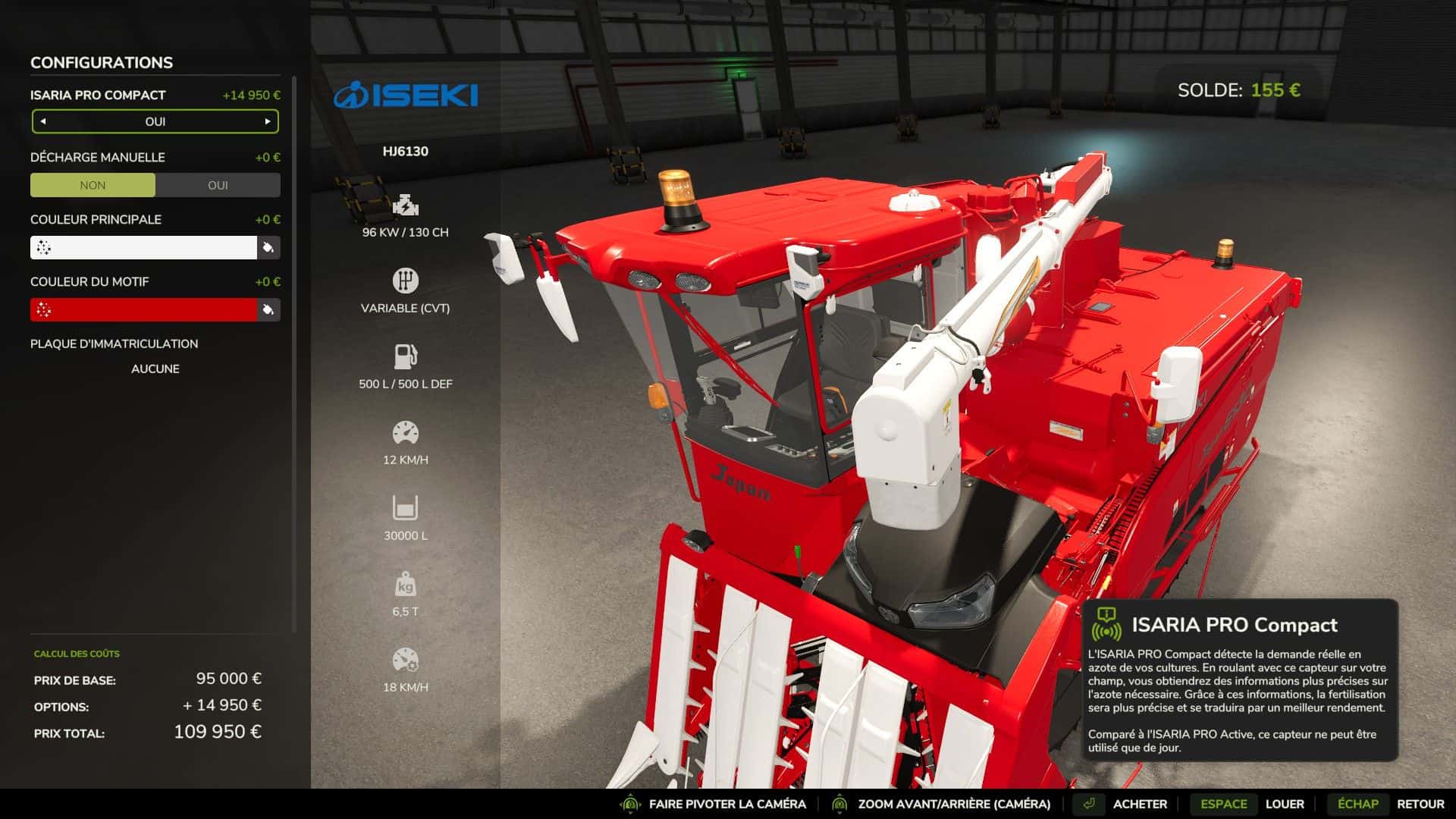Set Décharge Manuelle to OUI
1456x819 pixels.
point(218,185)
